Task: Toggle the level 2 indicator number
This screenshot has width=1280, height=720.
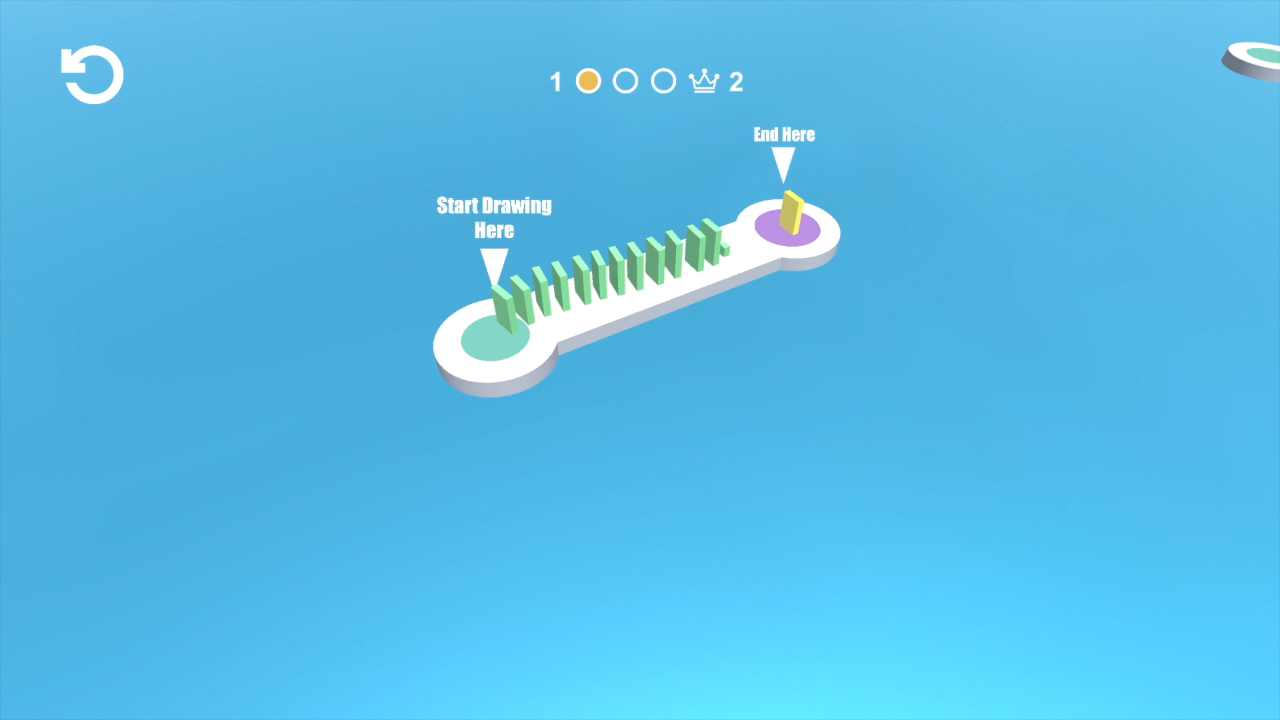Action: 737,82
